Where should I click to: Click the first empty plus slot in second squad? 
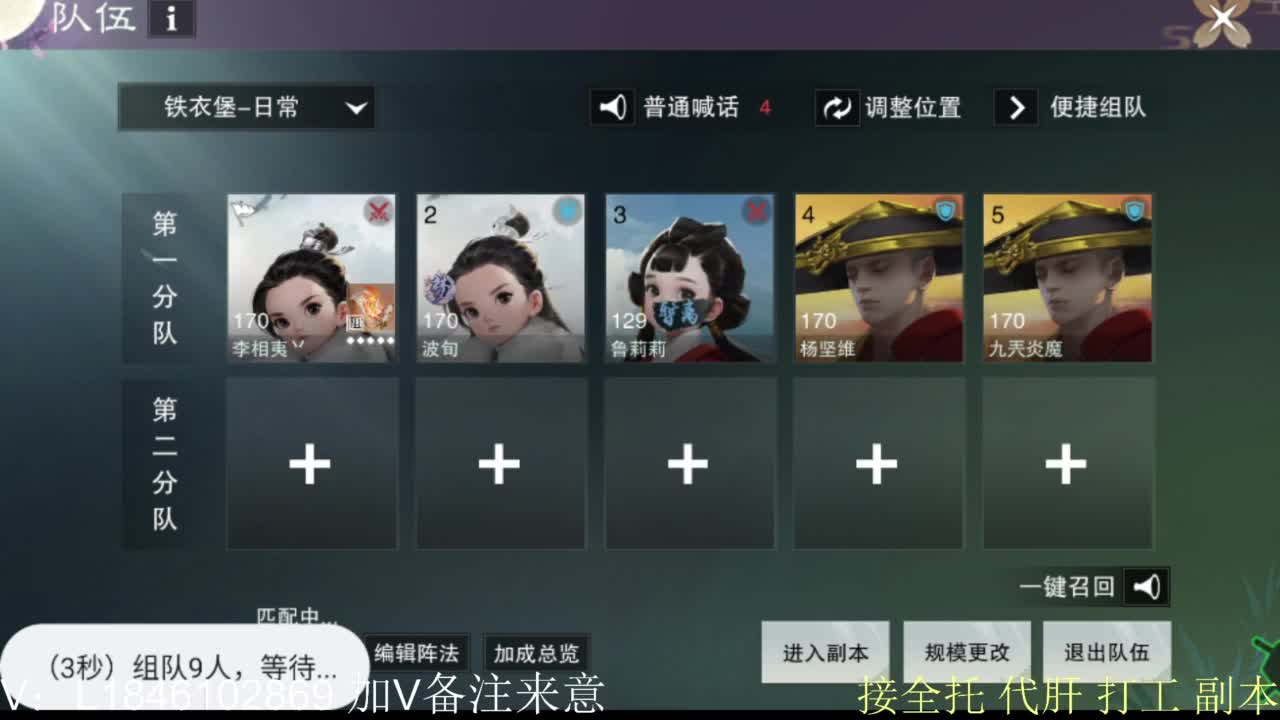pyautogui.click(x=311, y=463)
